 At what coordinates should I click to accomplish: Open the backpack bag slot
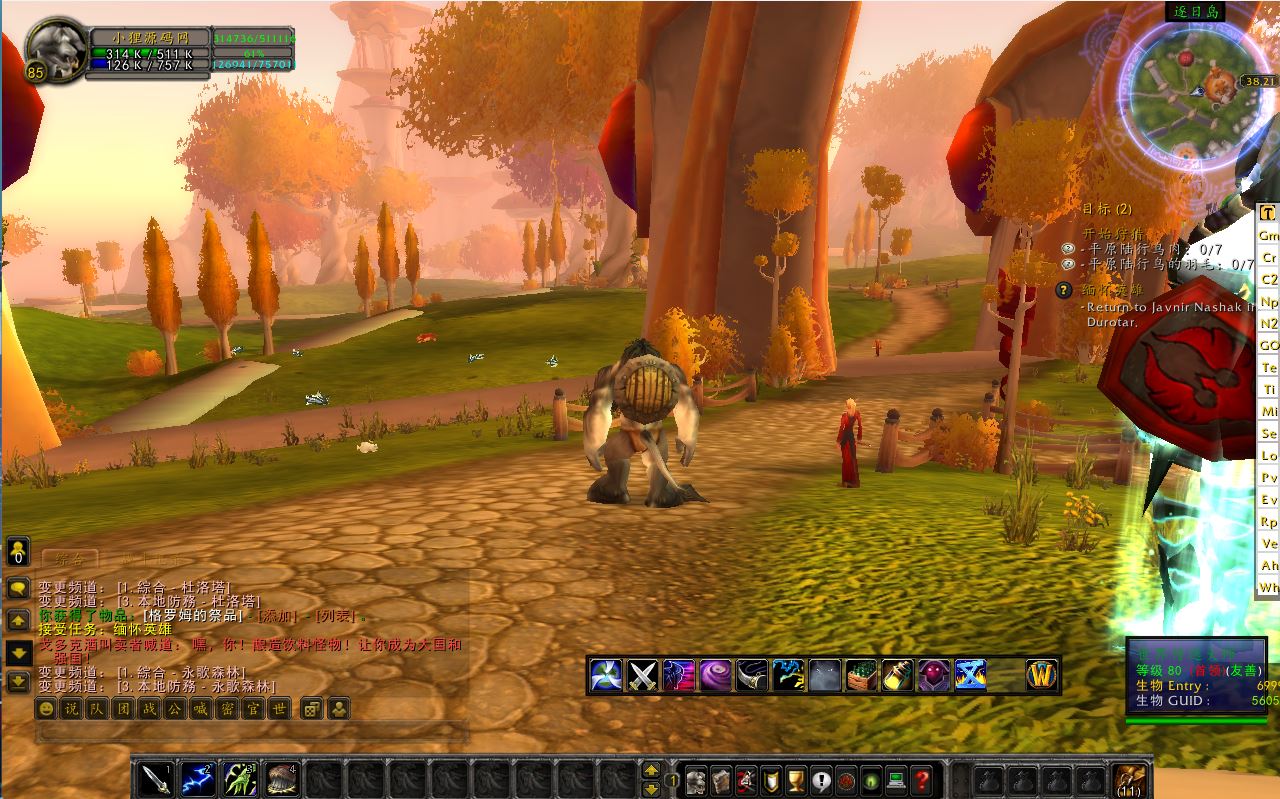(1130, 779)
